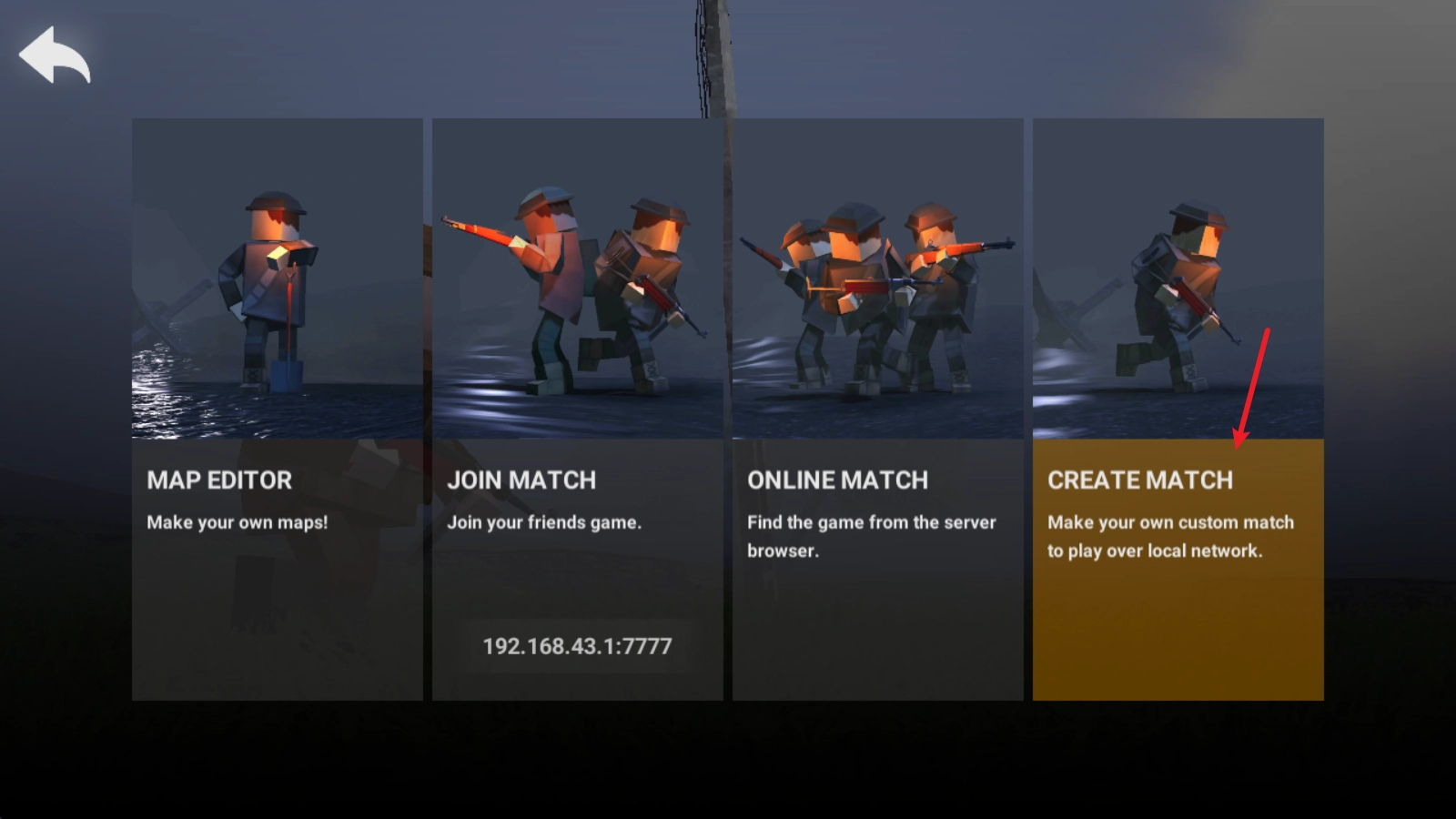Choose the Online Match option
Screen dimensions: 1456x819
point(877,409)
